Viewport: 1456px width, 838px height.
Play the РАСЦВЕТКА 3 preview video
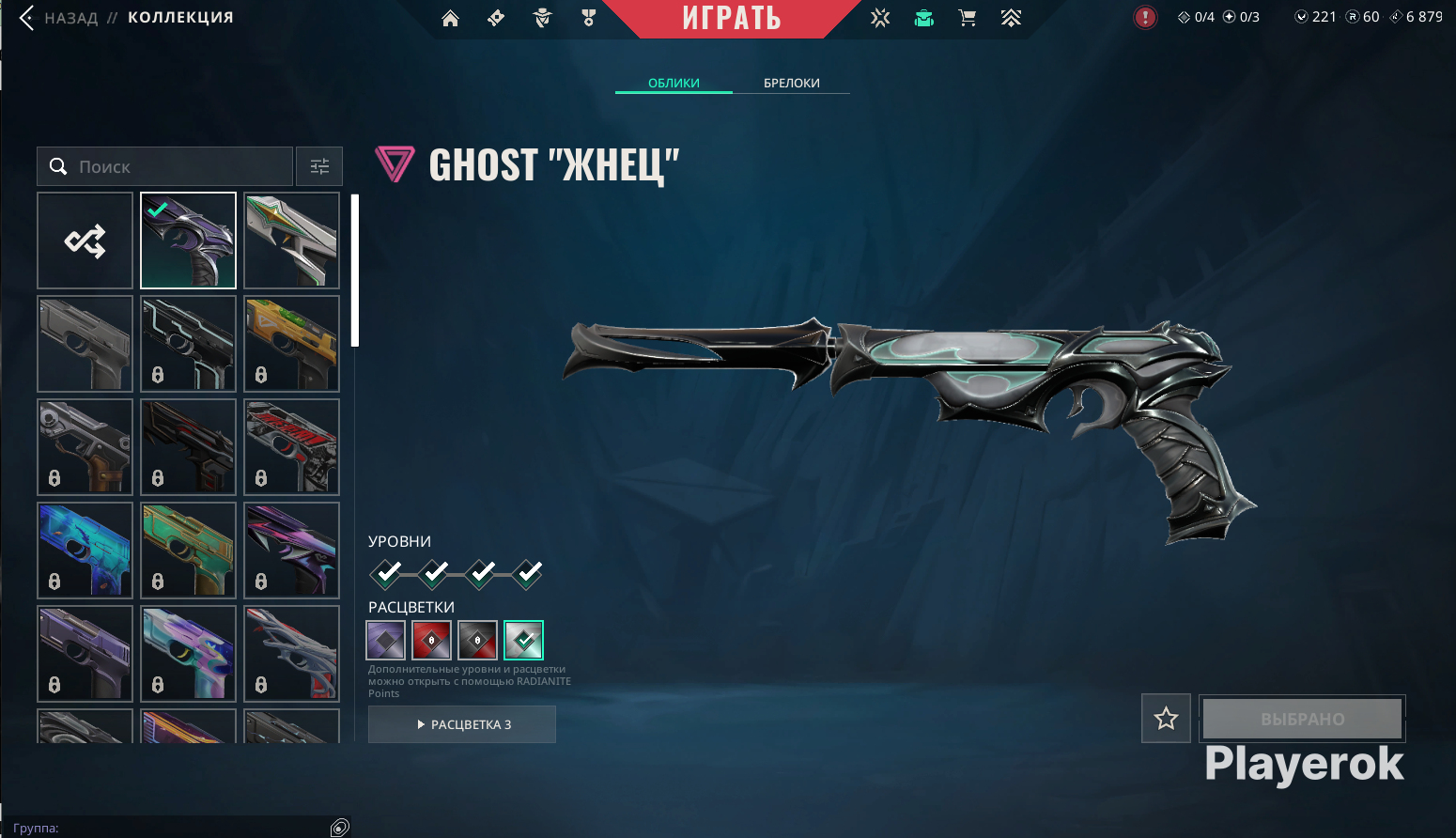(x=462, y=724)
